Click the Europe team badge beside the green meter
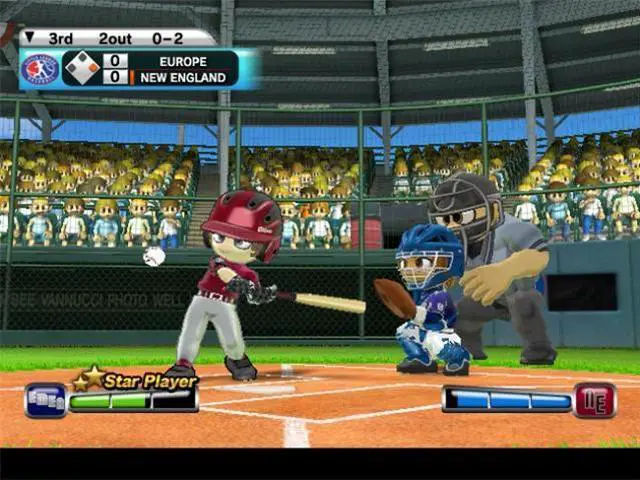This screenshot has height=480, width=640. [x=44, y=400]
